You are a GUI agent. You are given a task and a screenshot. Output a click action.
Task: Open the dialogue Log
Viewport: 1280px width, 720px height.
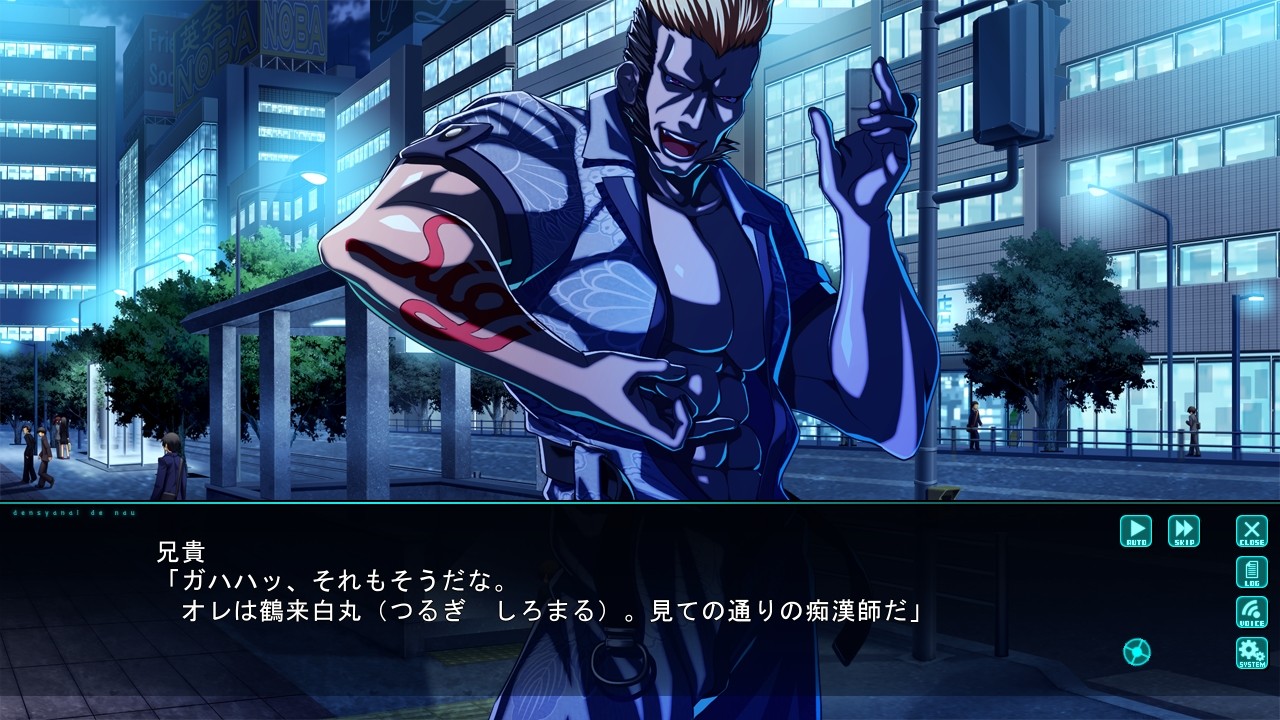click(1251, 572)
